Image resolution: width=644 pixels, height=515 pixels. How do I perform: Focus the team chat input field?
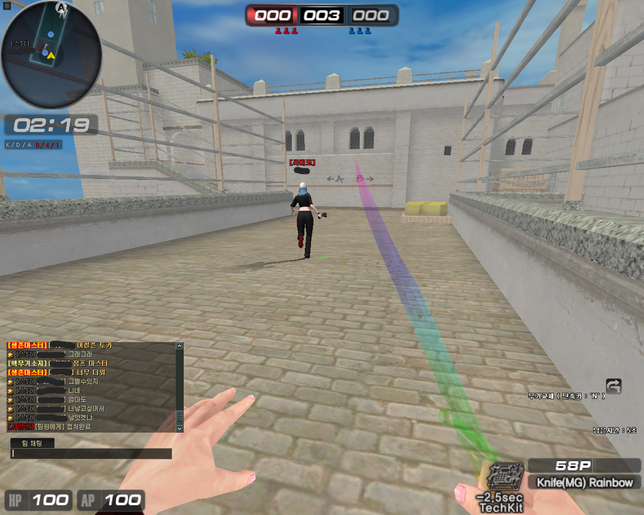coord(95,453)
